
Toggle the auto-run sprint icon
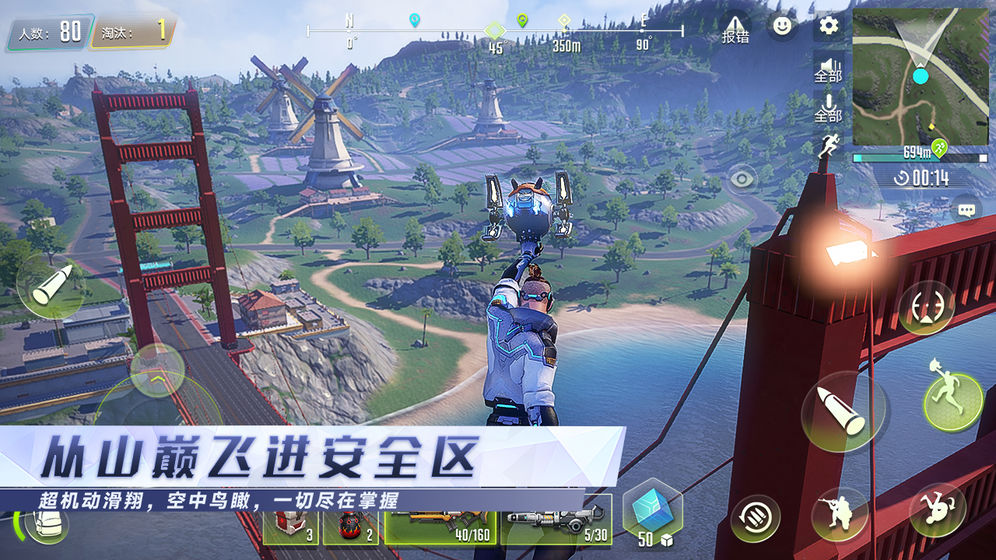[828, 145]
